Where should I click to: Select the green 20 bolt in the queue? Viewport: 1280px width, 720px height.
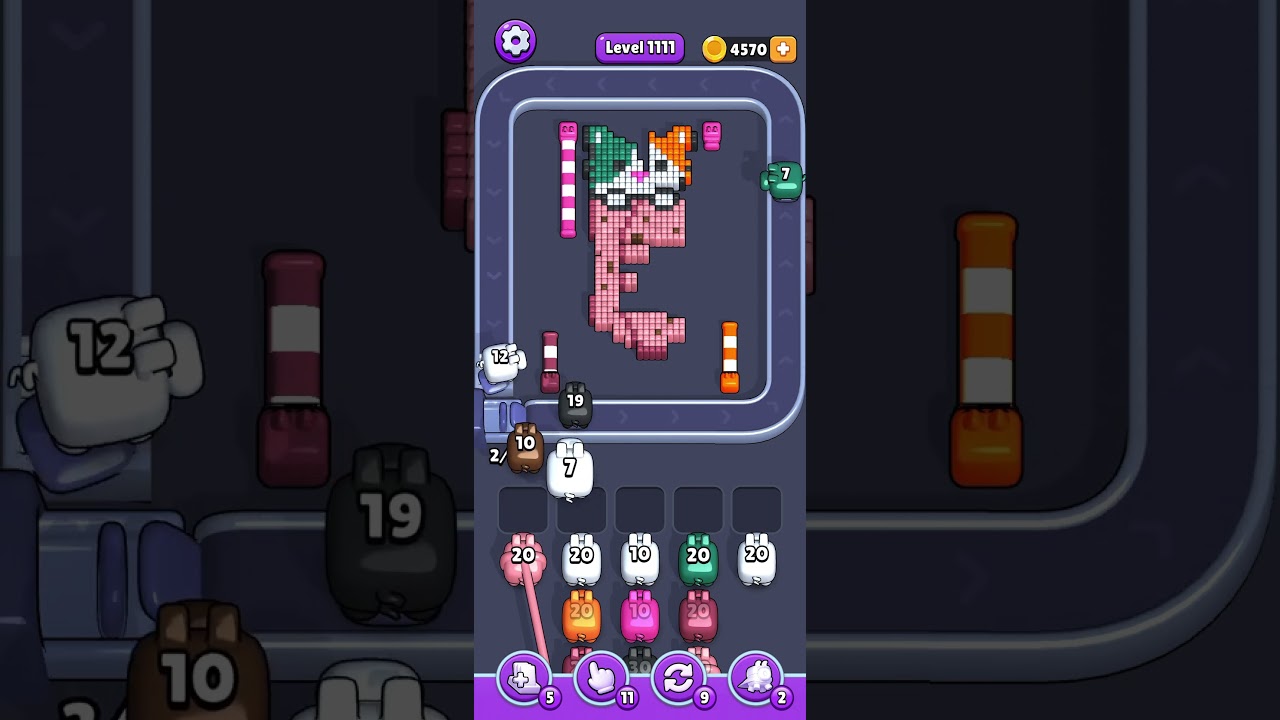699,556
